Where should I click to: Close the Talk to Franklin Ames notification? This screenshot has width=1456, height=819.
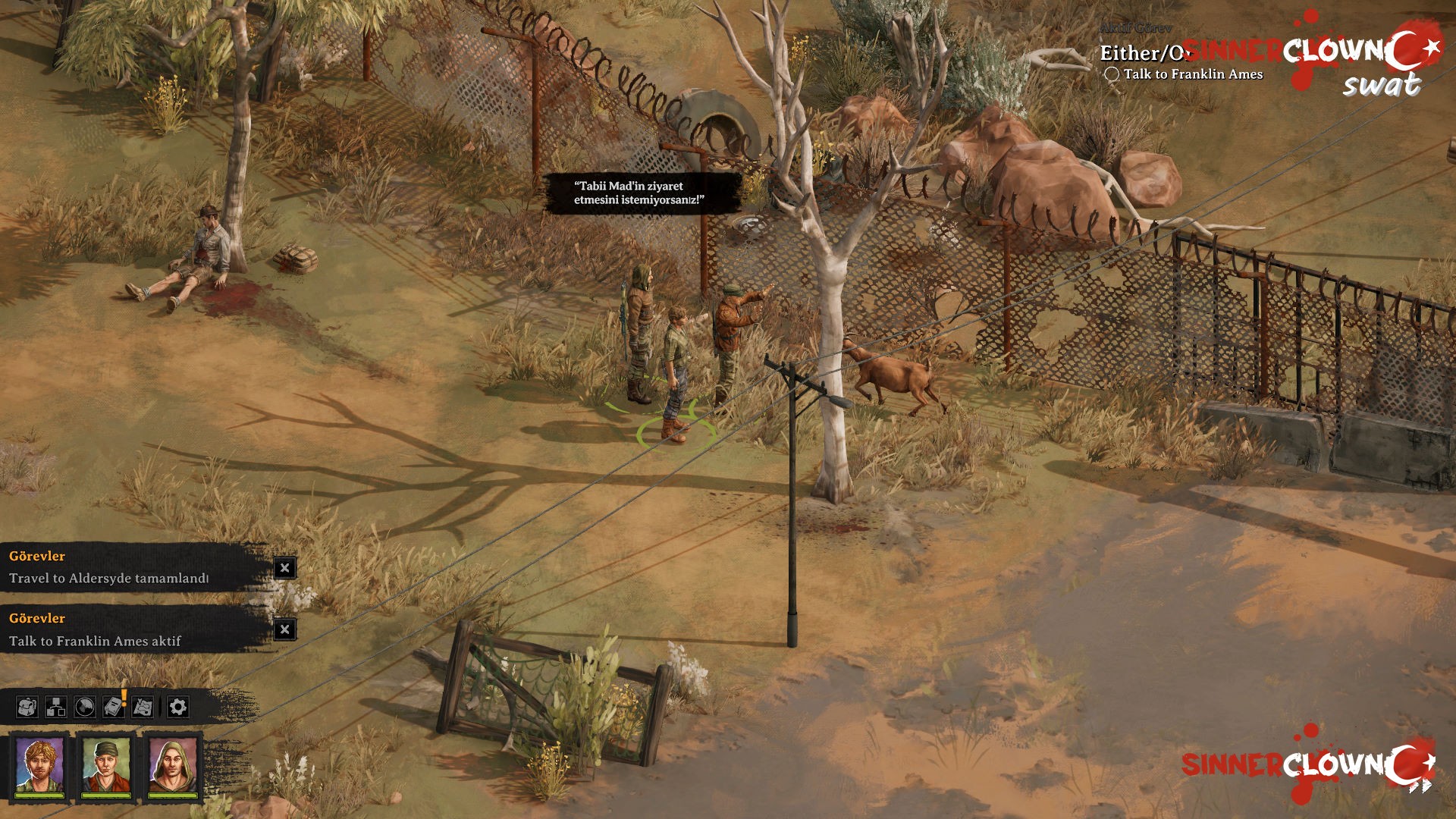(284, 629)
